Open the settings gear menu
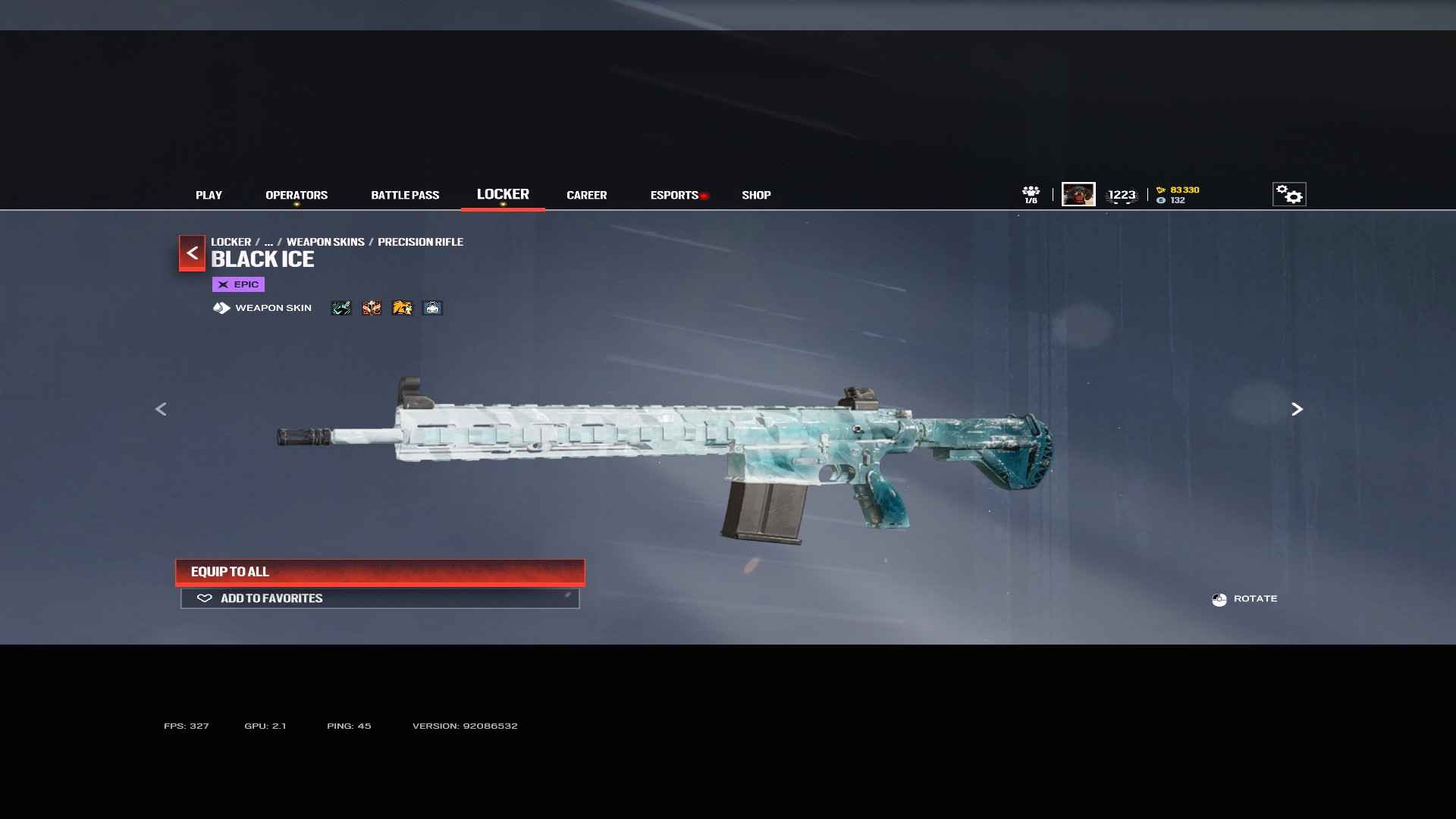 [1288, 194]
